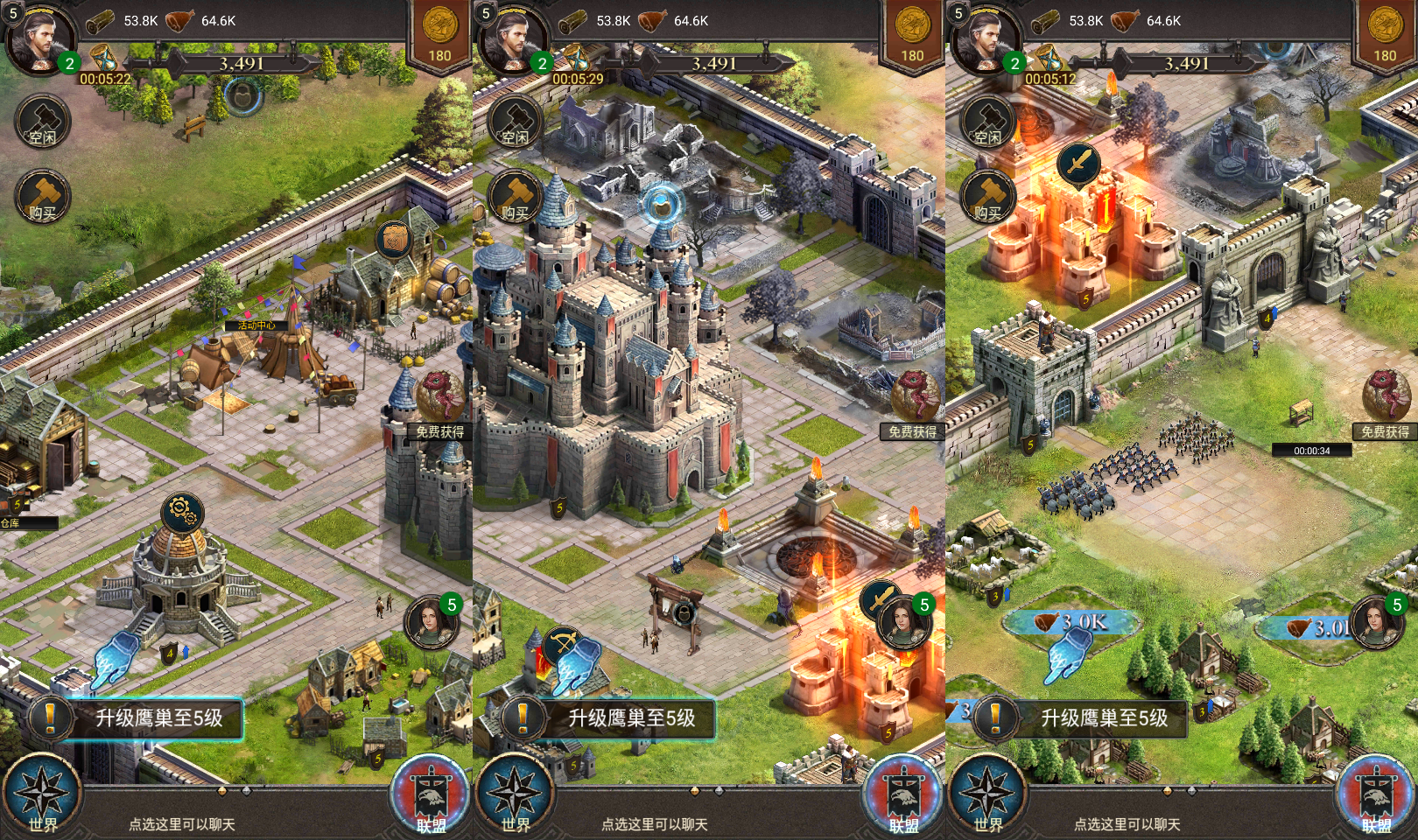Tap the sword icon above the burning barracks
The image size is (1418, 840).
[x=1078, y=164]
